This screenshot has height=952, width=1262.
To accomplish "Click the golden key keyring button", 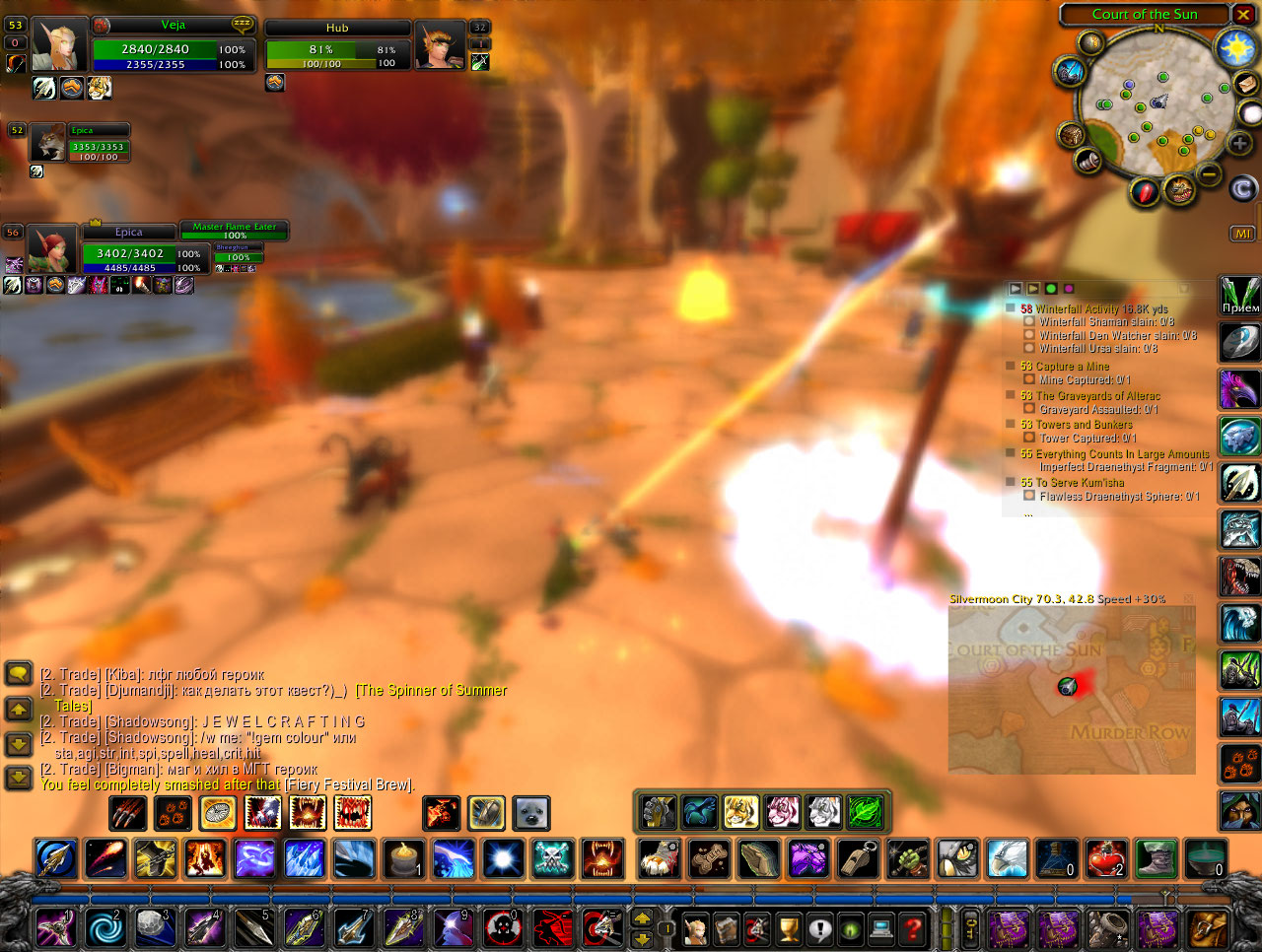I will pyautogui.click(x=971, y=927).
